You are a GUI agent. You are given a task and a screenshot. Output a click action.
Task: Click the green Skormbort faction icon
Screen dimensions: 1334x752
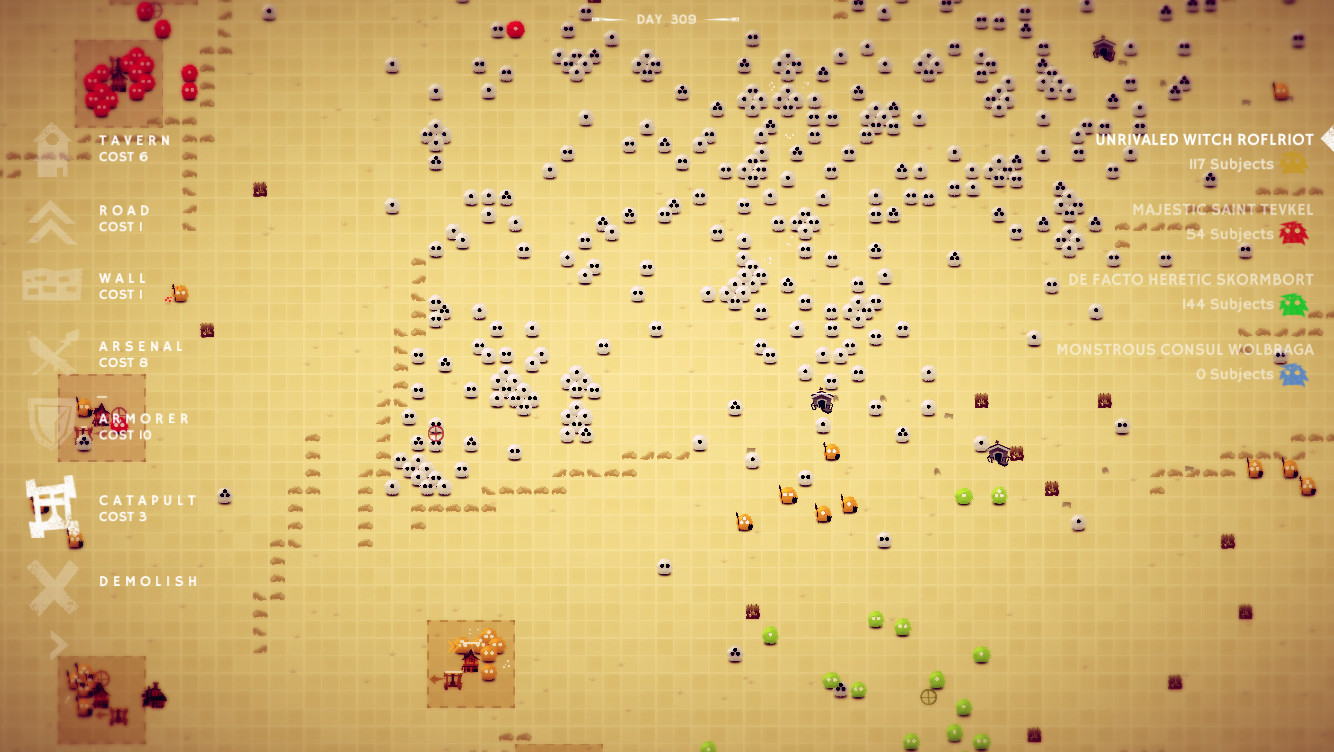[x=1295, y=303]
